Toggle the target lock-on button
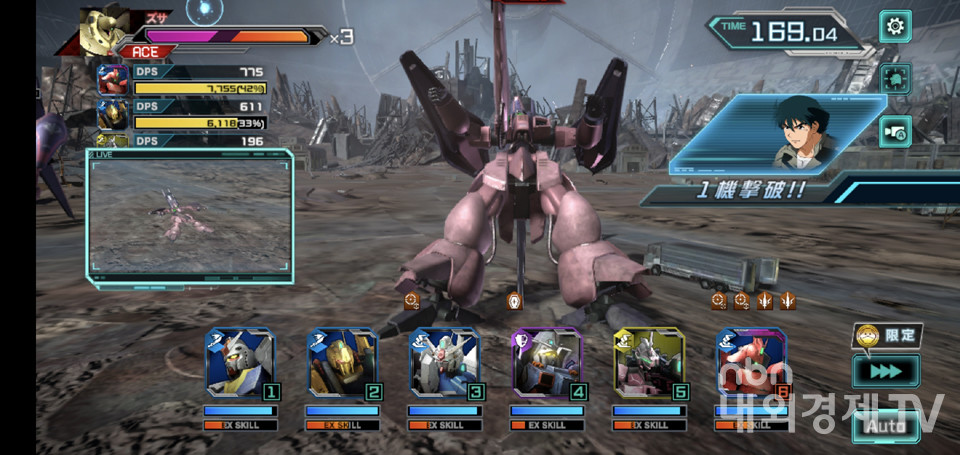Image resolution: width=960 pixels, height=455 pixels. tap(895, 79)
